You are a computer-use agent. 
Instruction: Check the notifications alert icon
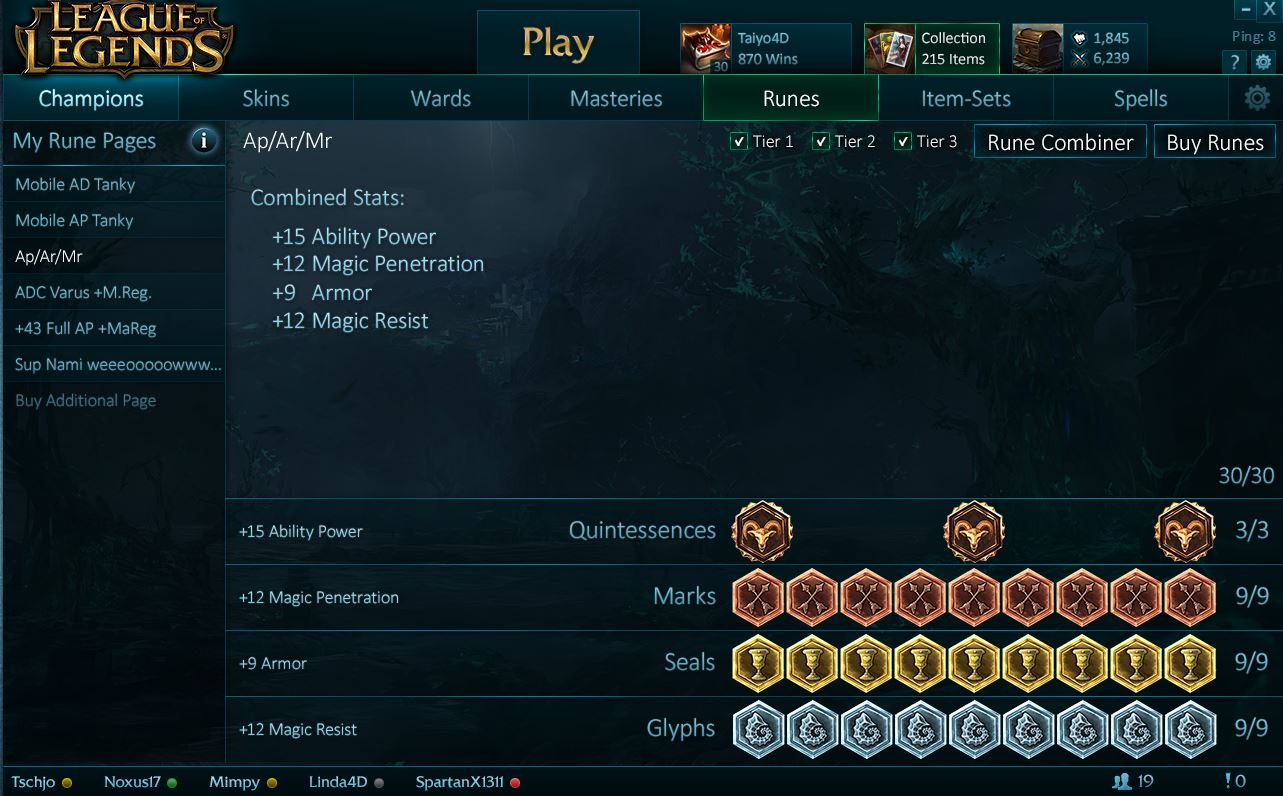(x=1230, y=782)
